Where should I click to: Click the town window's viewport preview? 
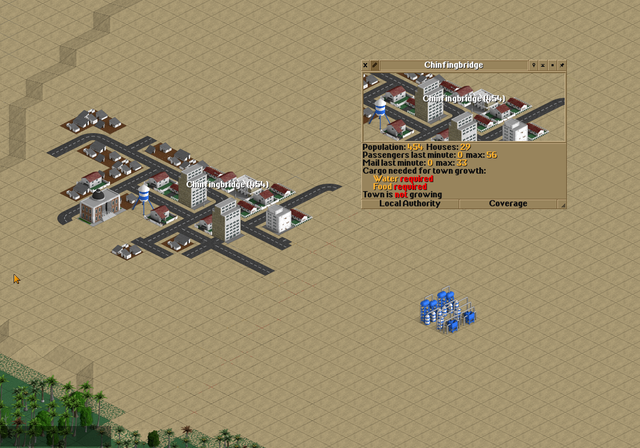point(463,106)
